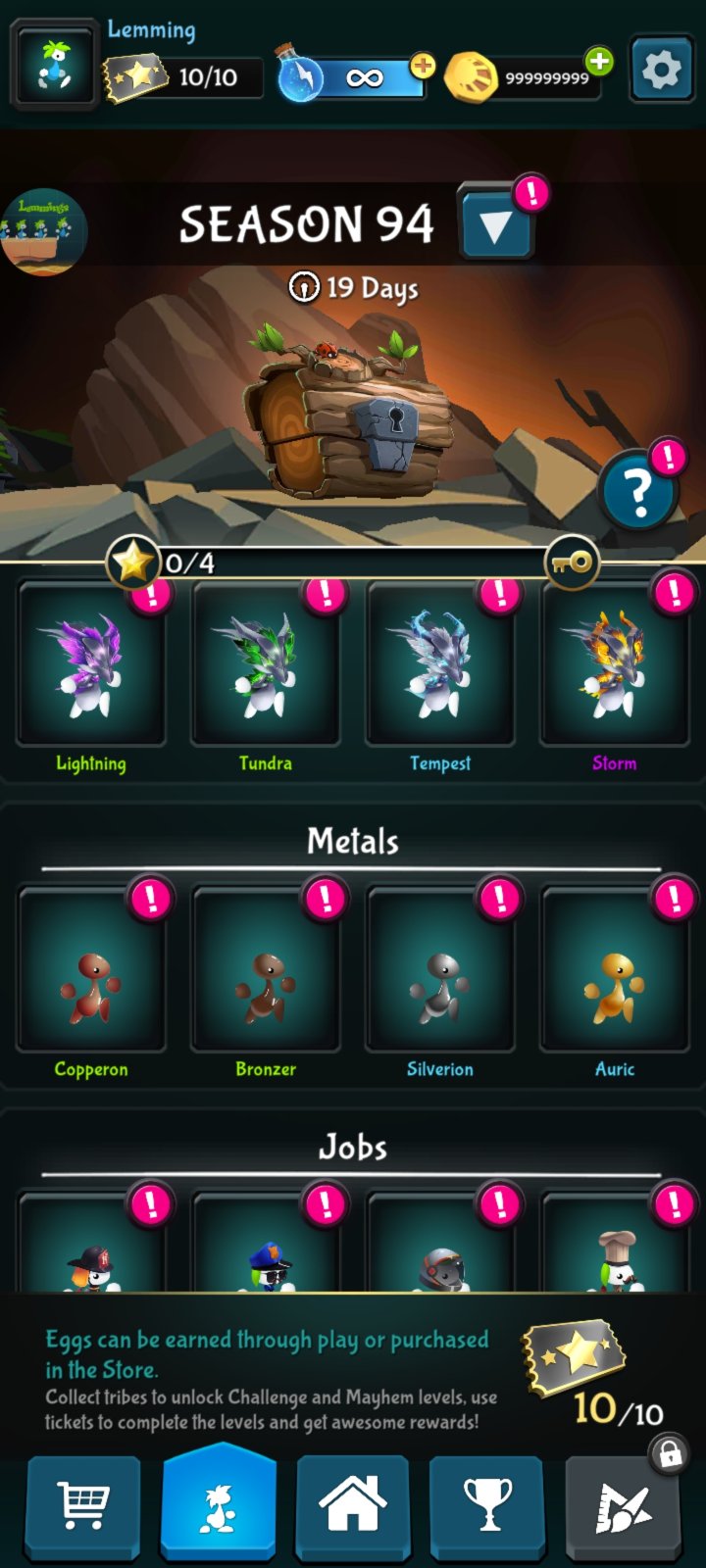Open the Copperon lemming tile
706x1568 pixels.
(x=91, y=972)
